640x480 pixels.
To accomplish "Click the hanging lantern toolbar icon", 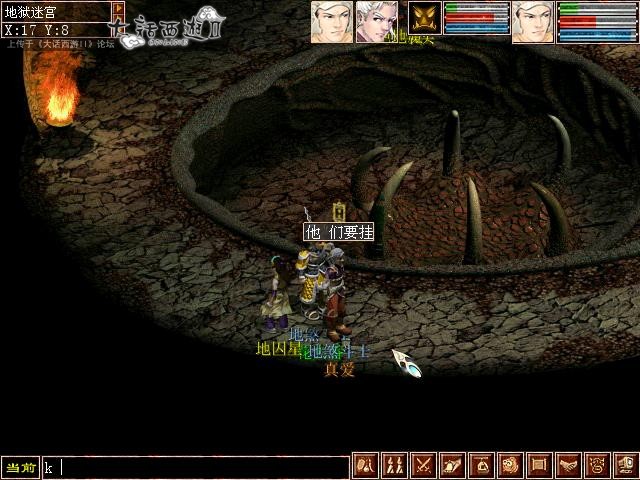I will [x=481, y=466].
